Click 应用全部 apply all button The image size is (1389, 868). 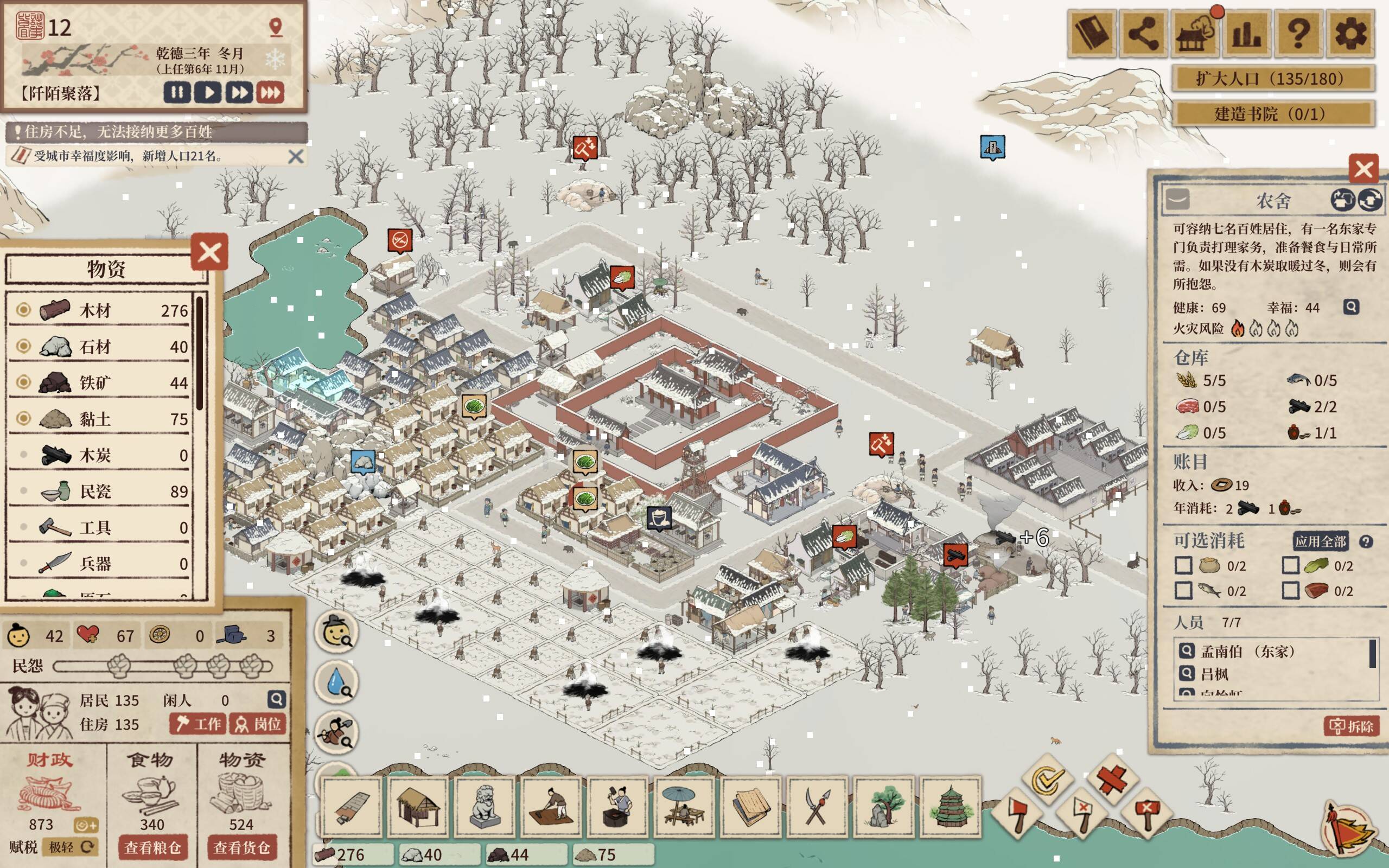tap(1320, 541)
